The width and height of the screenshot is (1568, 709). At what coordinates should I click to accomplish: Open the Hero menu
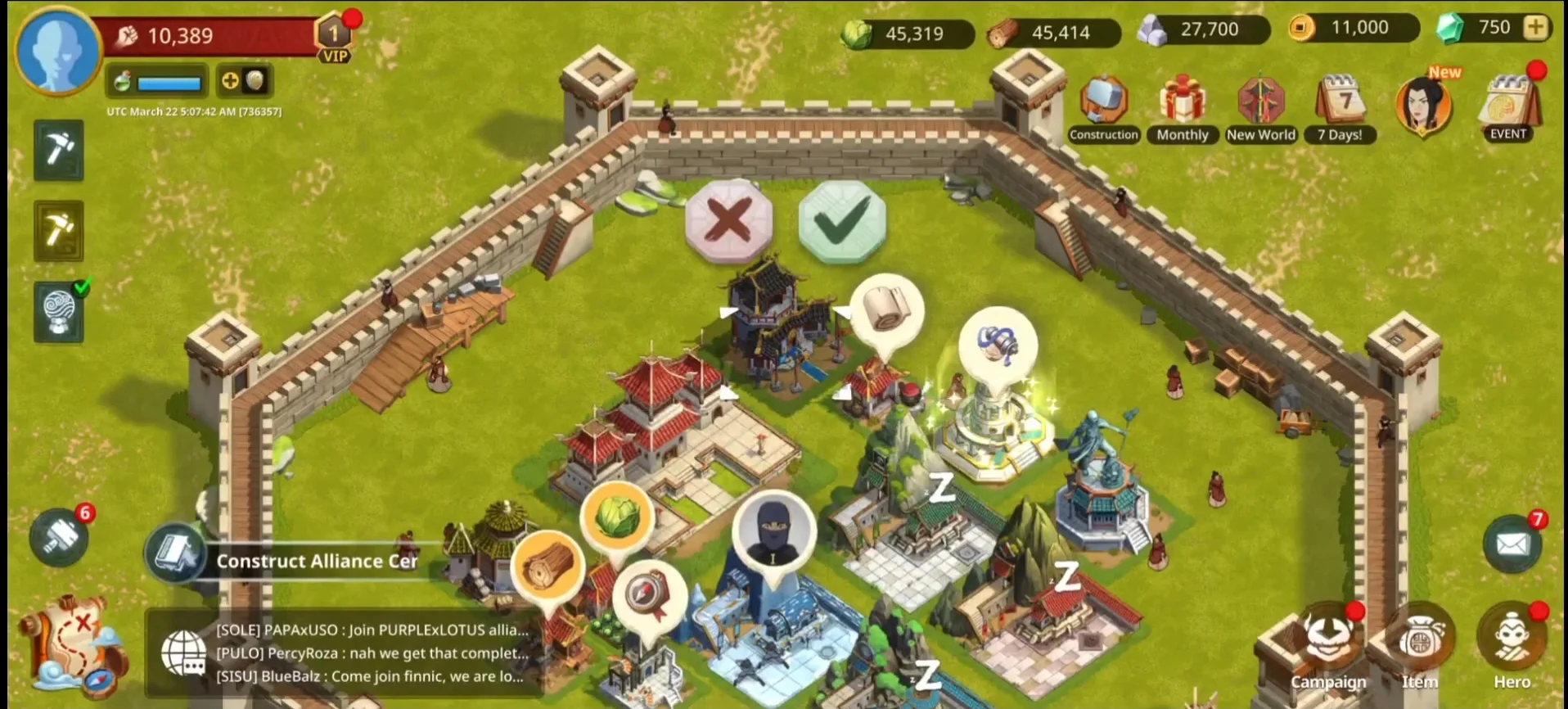(x=1511, y=647)
